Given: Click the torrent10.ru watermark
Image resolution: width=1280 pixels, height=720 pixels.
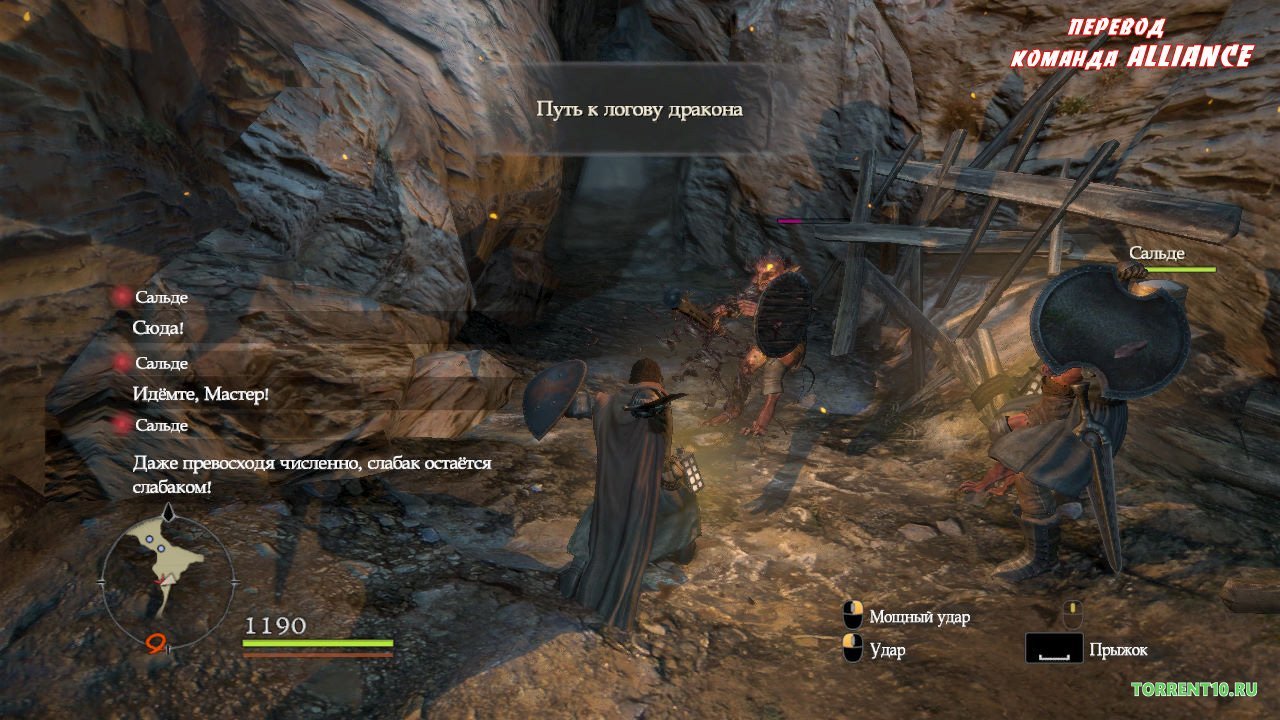Looking at the screenshot, I should tap(1194, 689).
